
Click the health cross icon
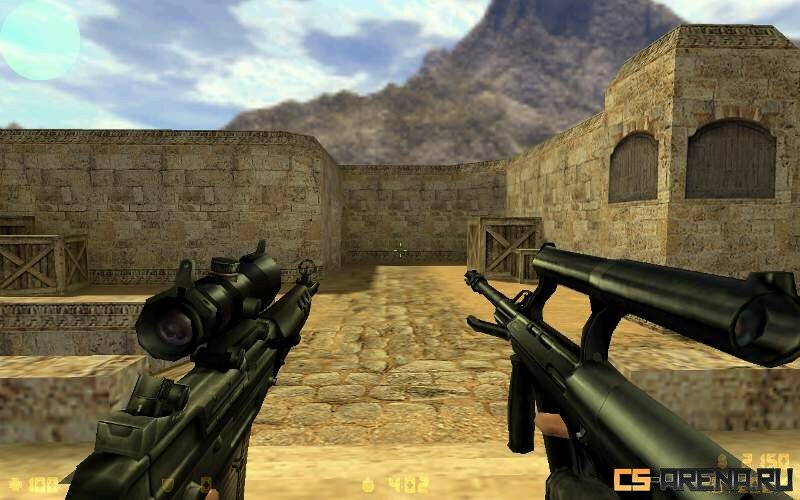[x=13, y=484]
